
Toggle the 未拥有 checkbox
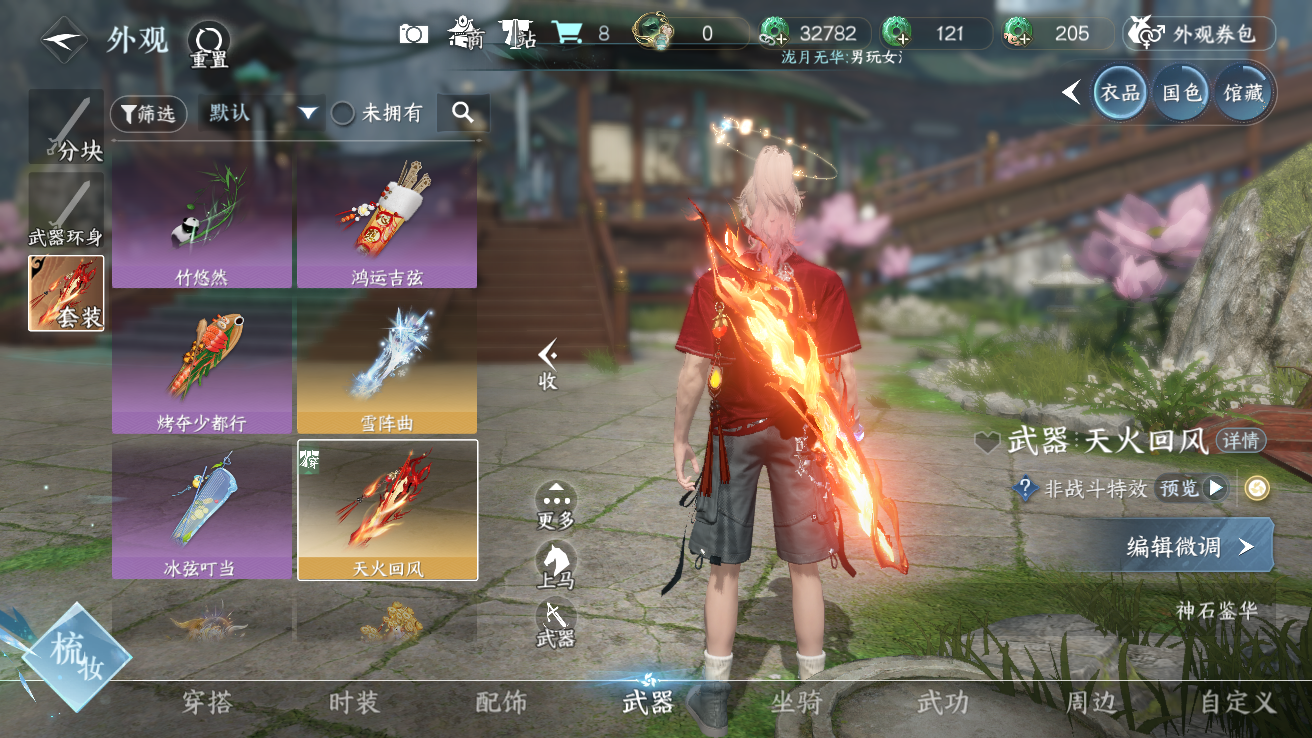tap(343, 114)
